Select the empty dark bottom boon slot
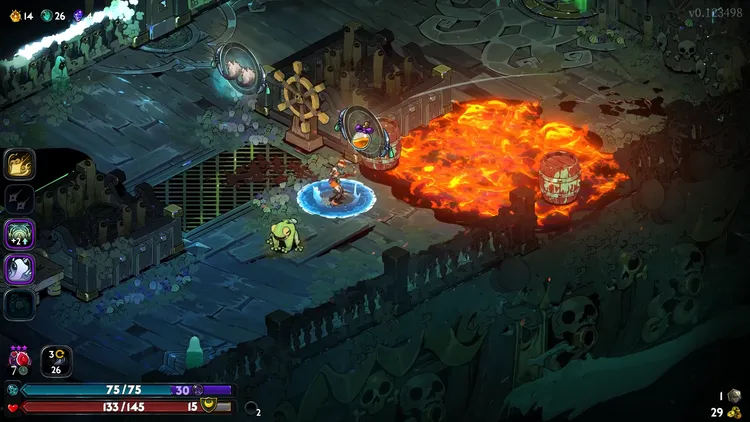 click(20, 304)
